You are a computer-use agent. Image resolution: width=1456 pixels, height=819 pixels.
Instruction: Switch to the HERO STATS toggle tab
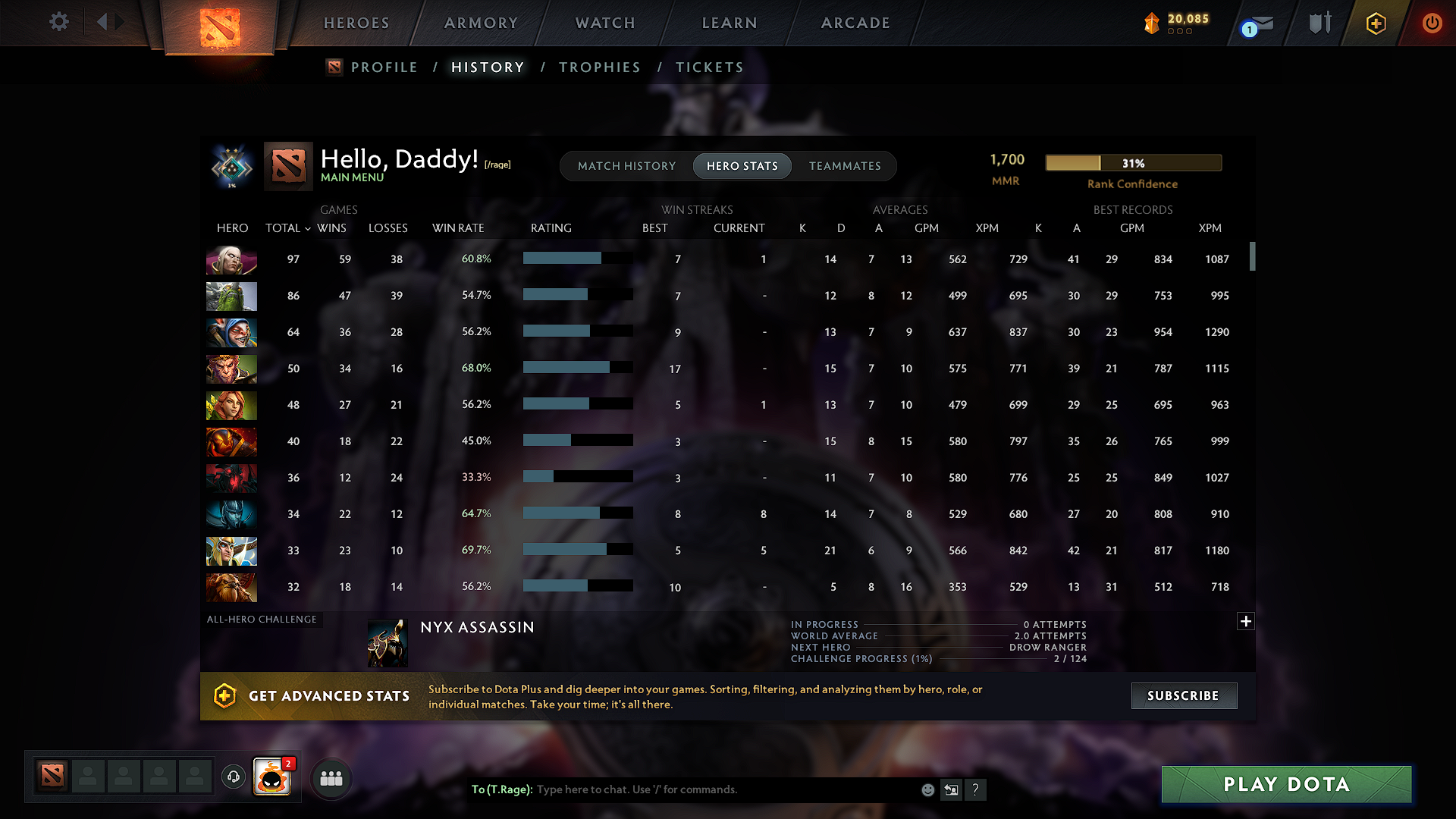(x=742, y=166)
